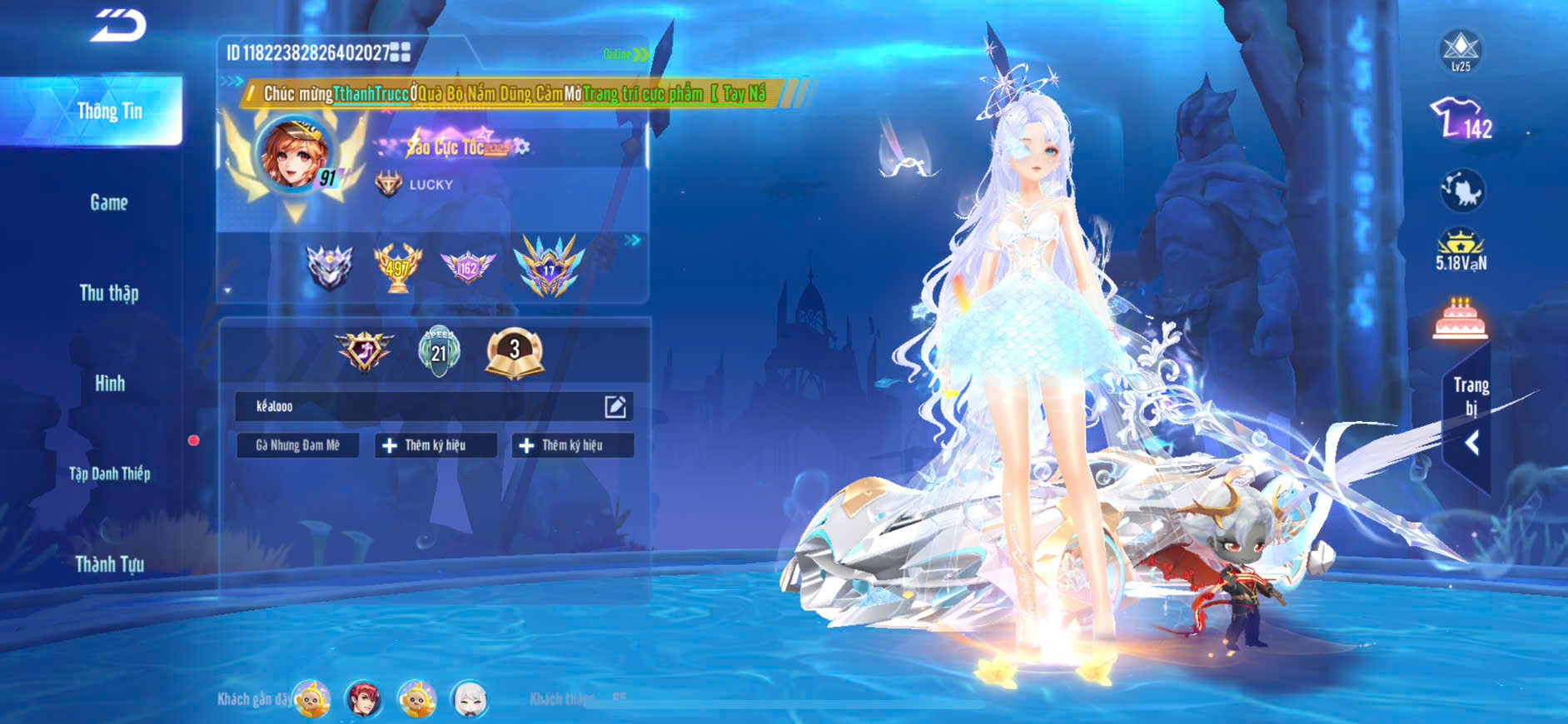Open the birthday cake icon
Image resolution: width=1568 pixels, height=724 pixels.
[1460, 319]
